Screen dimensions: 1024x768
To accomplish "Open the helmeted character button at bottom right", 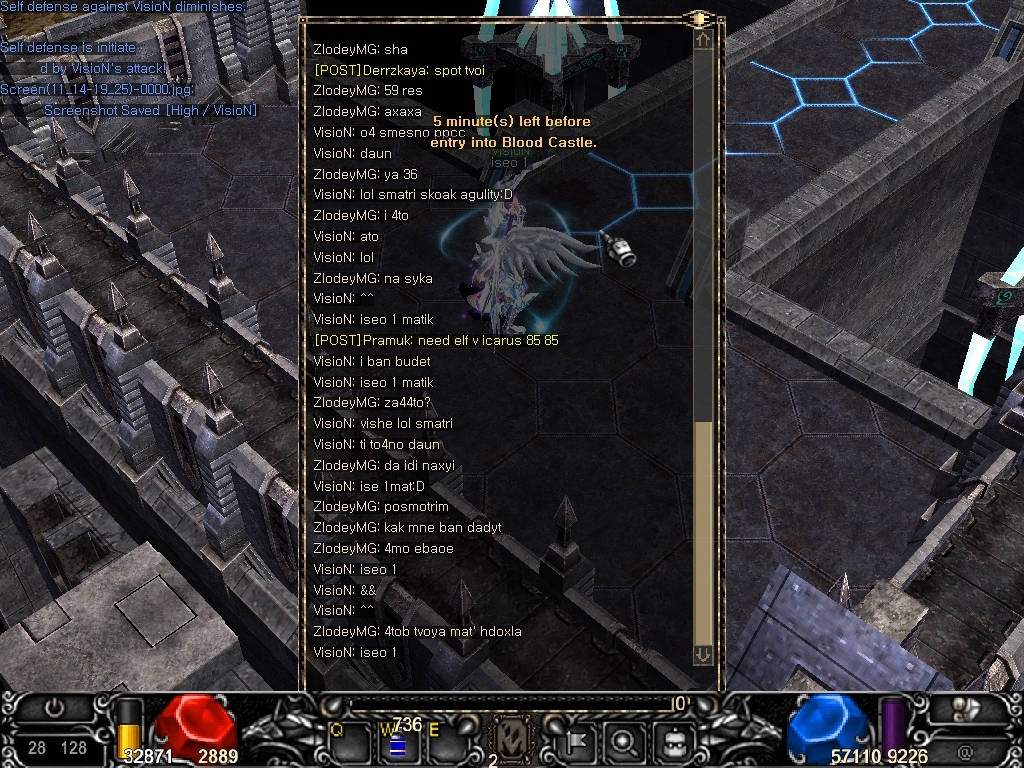I will pyautogui.click(x=966, y=709).
